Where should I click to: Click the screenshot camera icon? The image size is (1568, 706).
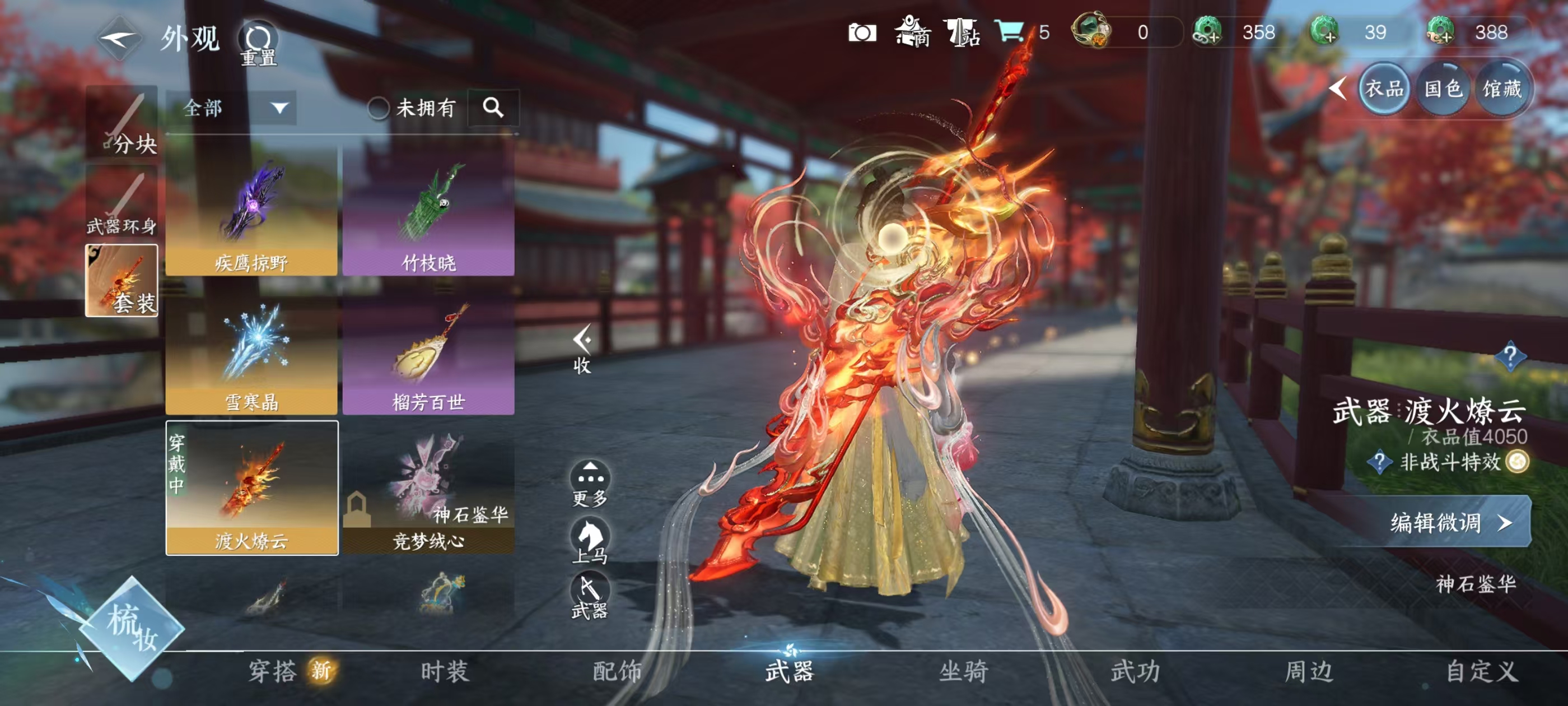(864, 34)
